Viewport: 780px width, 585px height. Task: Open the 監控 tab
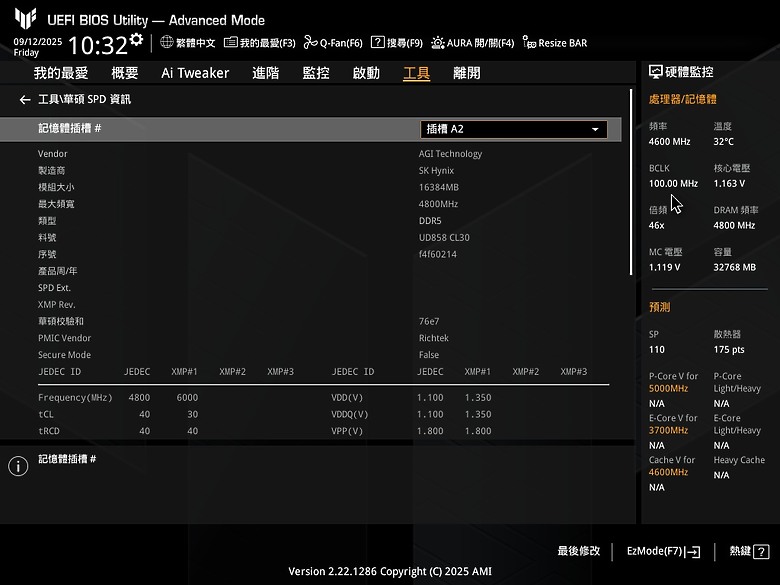pos(316,73)
